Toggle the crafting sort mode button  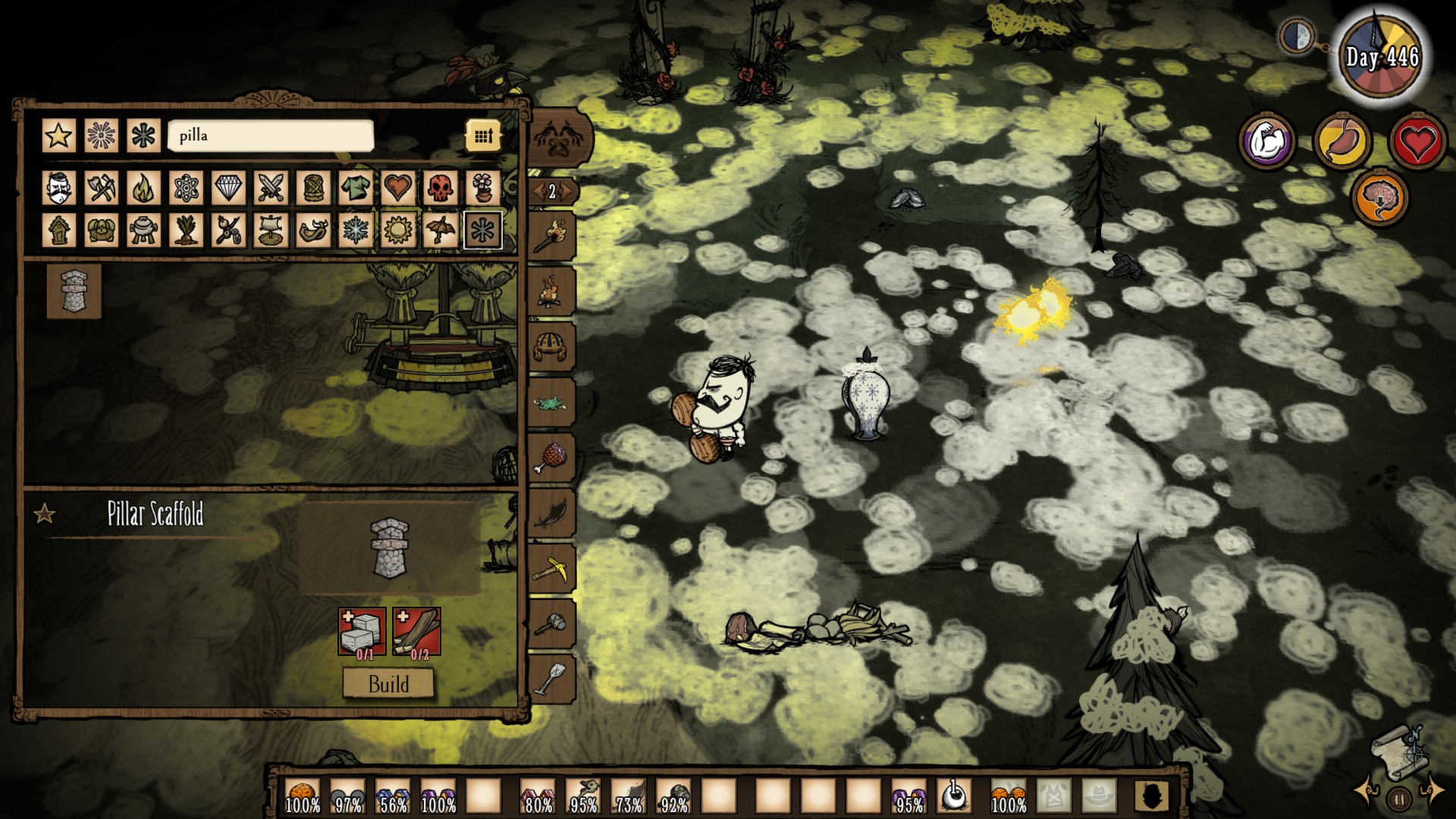(483, 136)
